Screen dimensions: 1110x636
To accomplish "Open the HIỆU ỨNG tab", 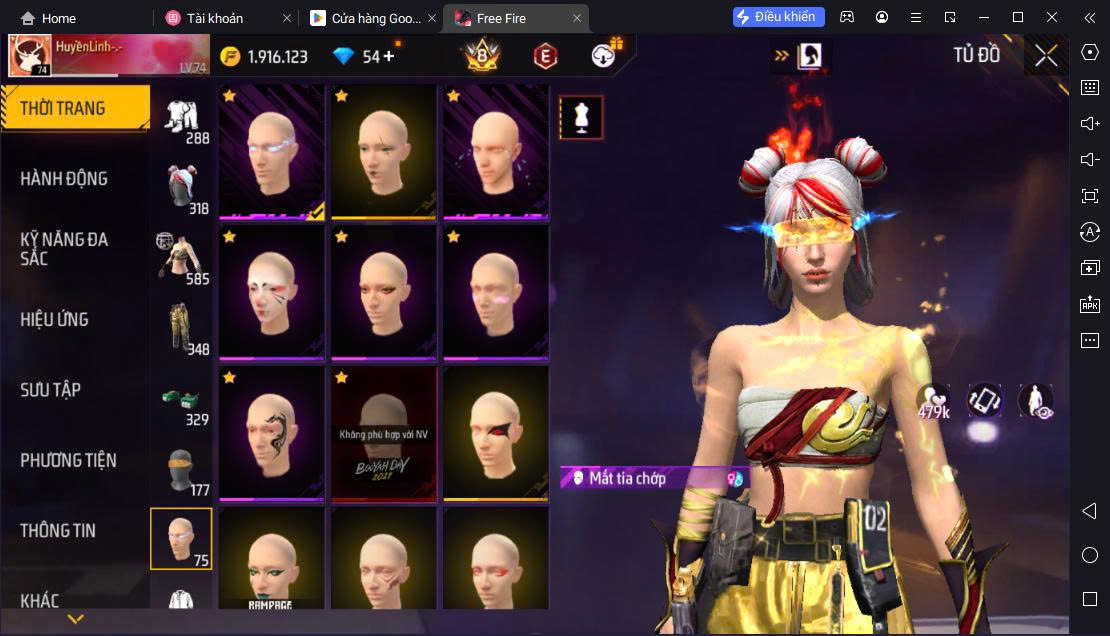I will [x=55, y=320].
